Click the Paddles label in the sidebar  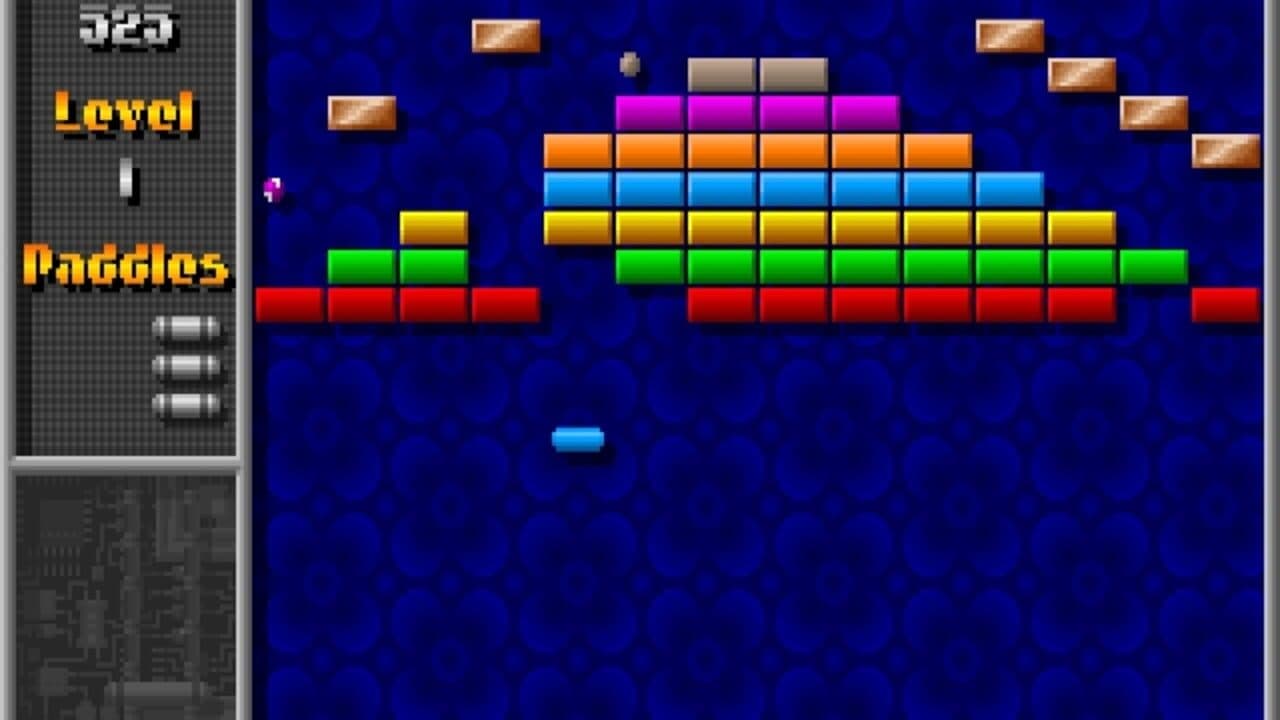125,265
